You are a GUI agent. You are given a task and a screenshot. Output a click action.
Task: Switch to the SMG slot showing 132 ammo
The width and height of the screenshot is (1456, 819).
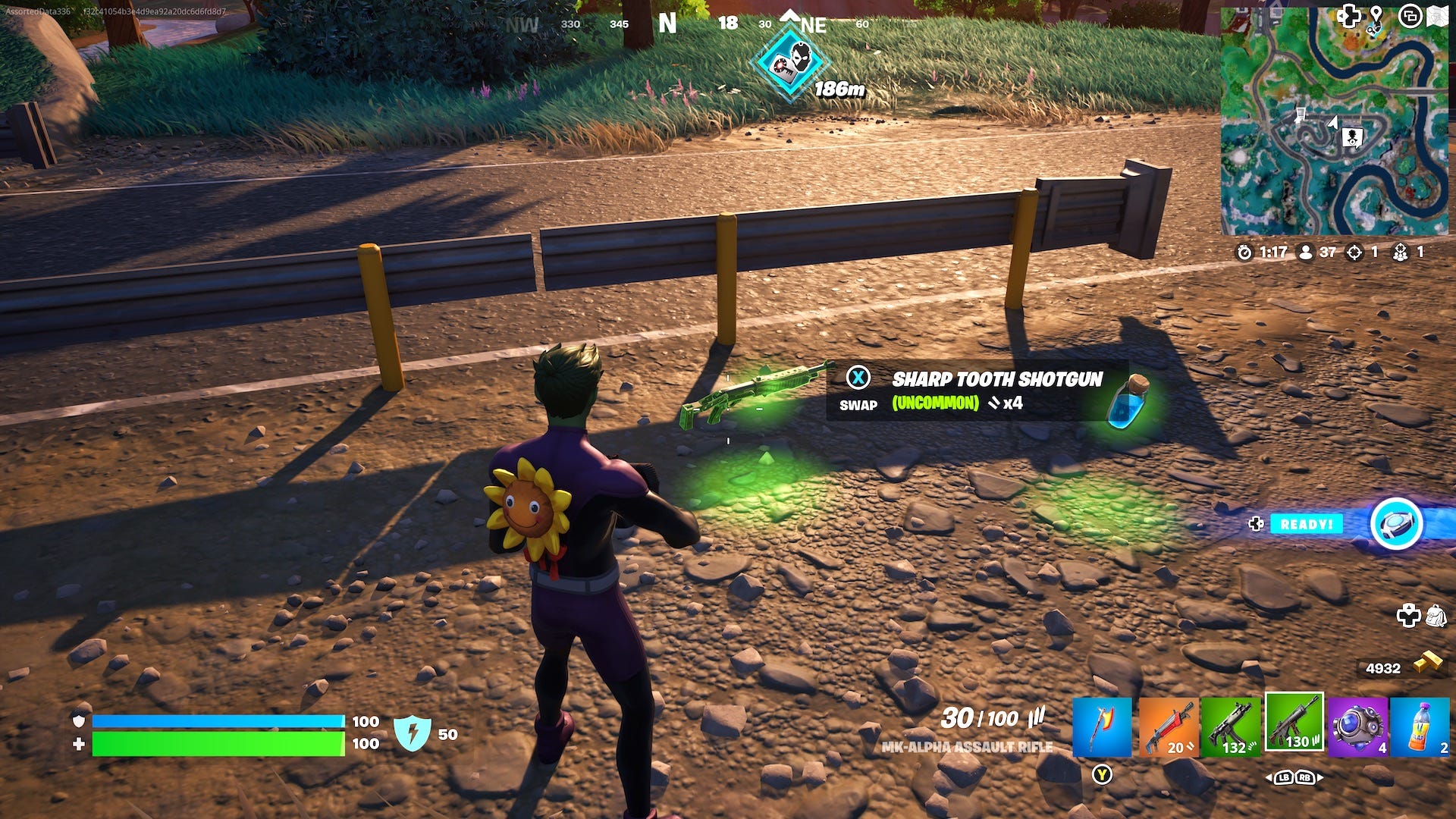pyautogui.click(x=1231, y=726)
